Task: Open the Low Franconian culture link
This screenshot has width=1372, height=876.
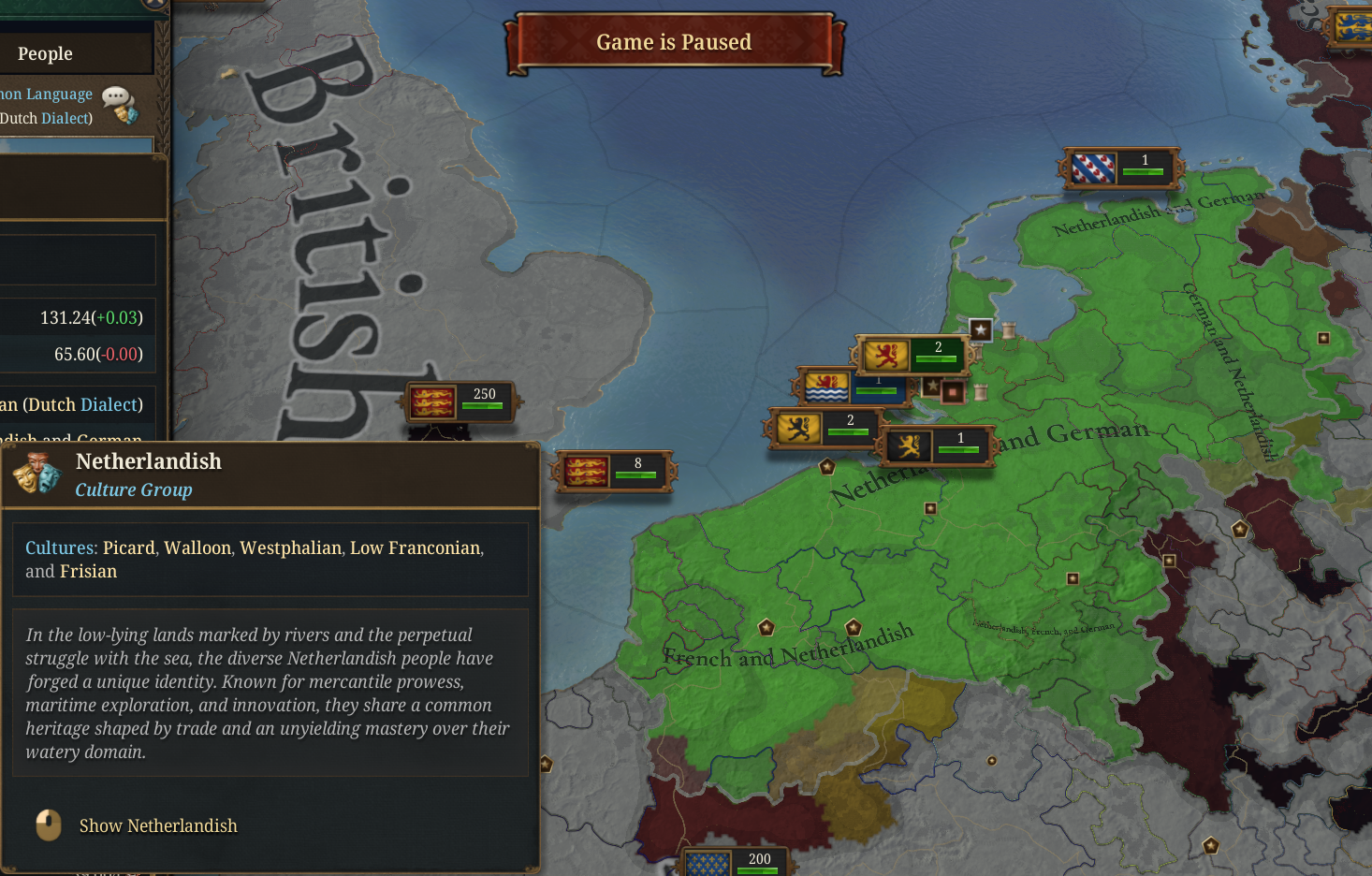Action: 415,547
